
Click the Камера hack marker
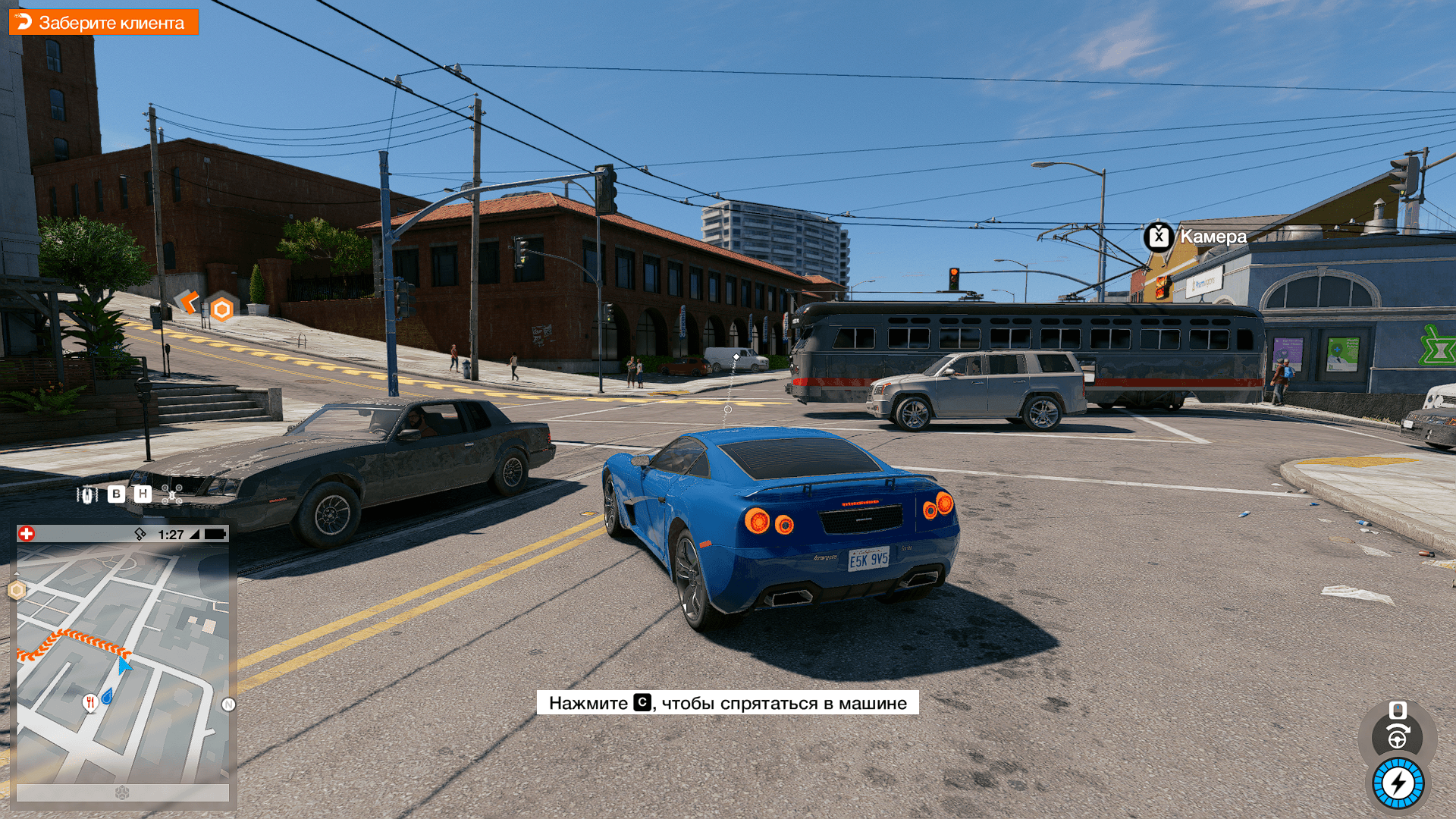click(1159, 237)
